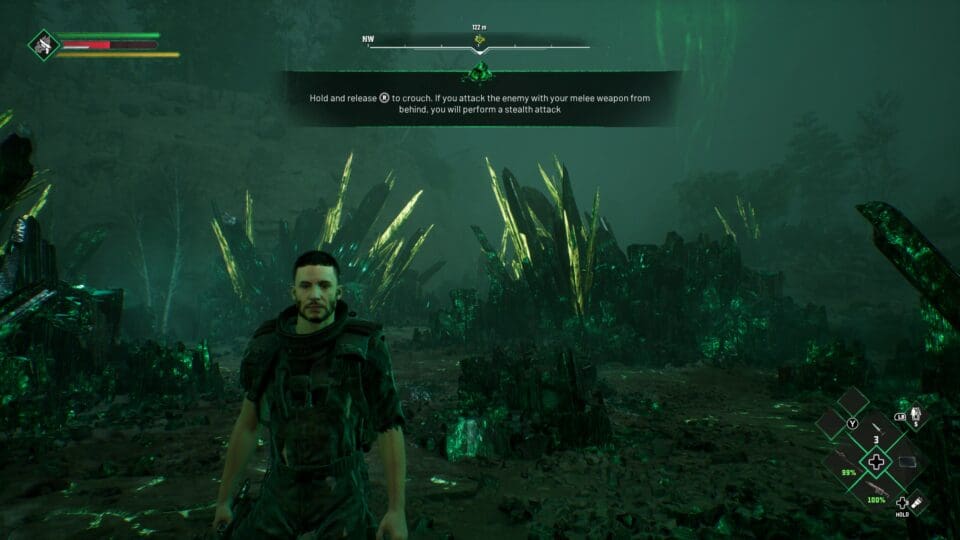The image size is (960, 540).
Task: Select the rectangular gadget slot in the wheel
Action: click(907, 461)
